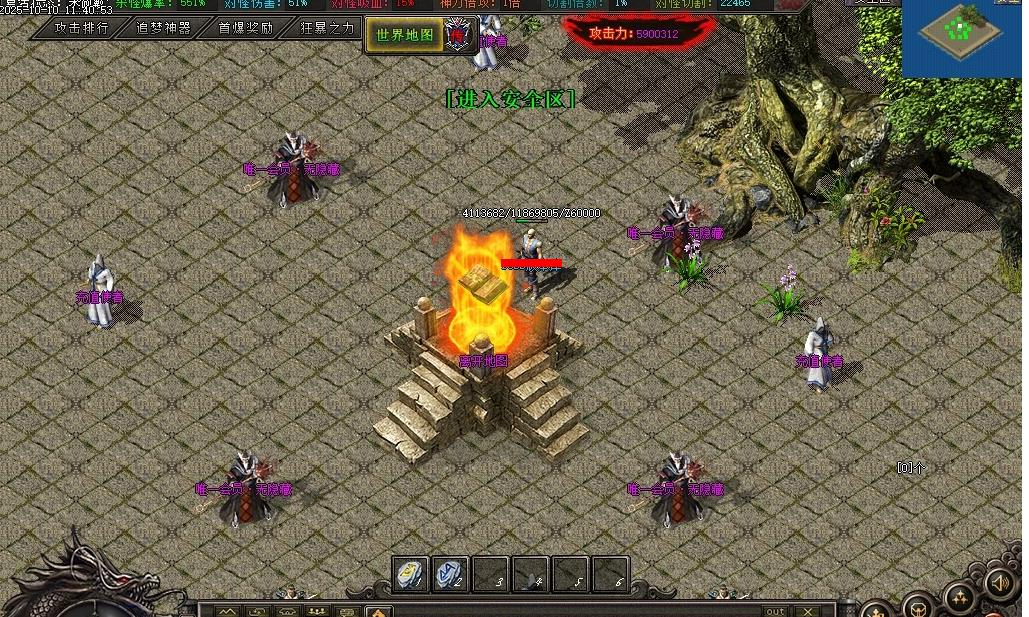Click the 'out' button on bottom bar
Screen dimensions: 1029x617
775,610
